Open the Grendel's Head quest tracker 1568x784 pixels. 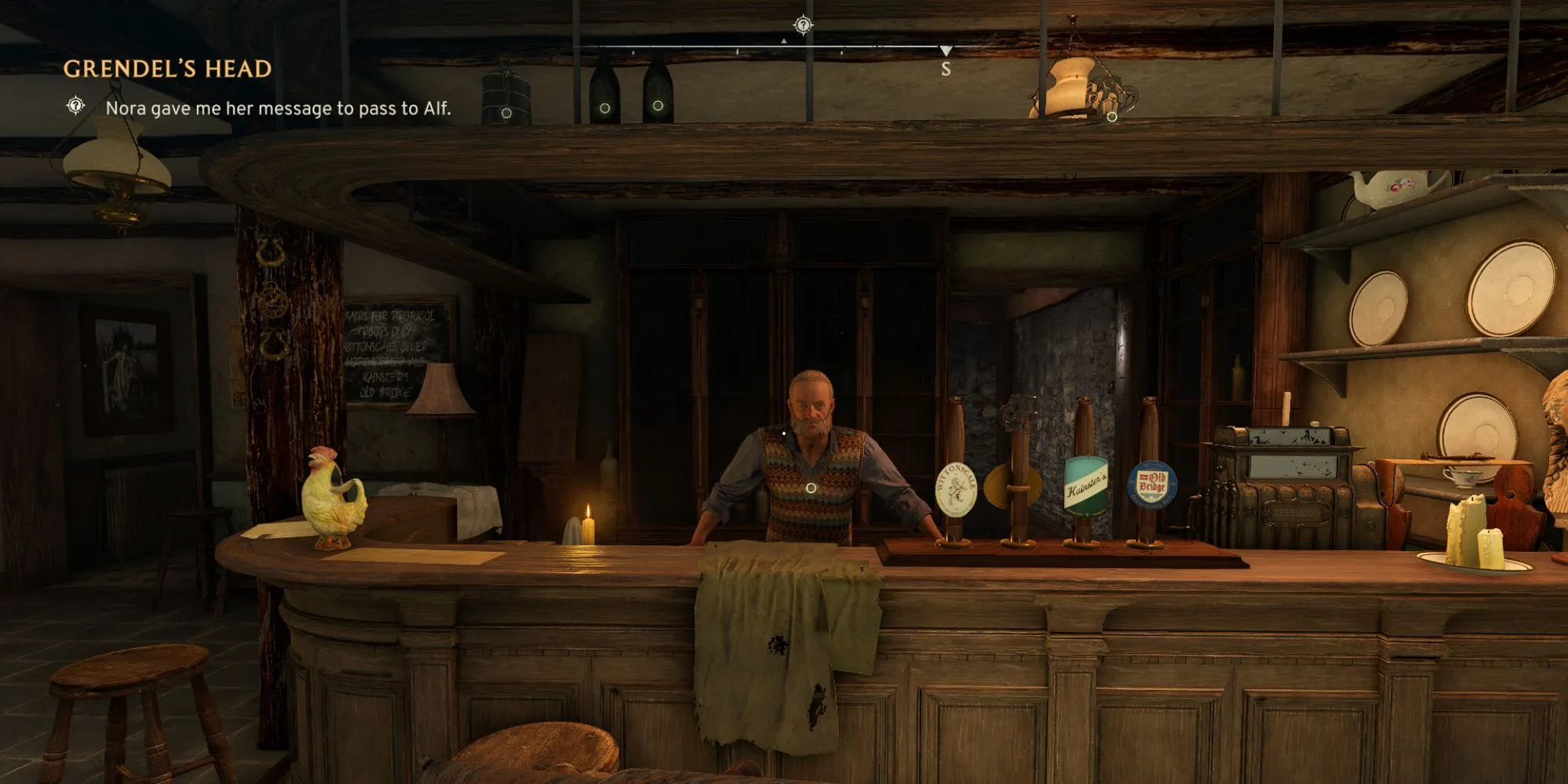click(x=167, y=69)
